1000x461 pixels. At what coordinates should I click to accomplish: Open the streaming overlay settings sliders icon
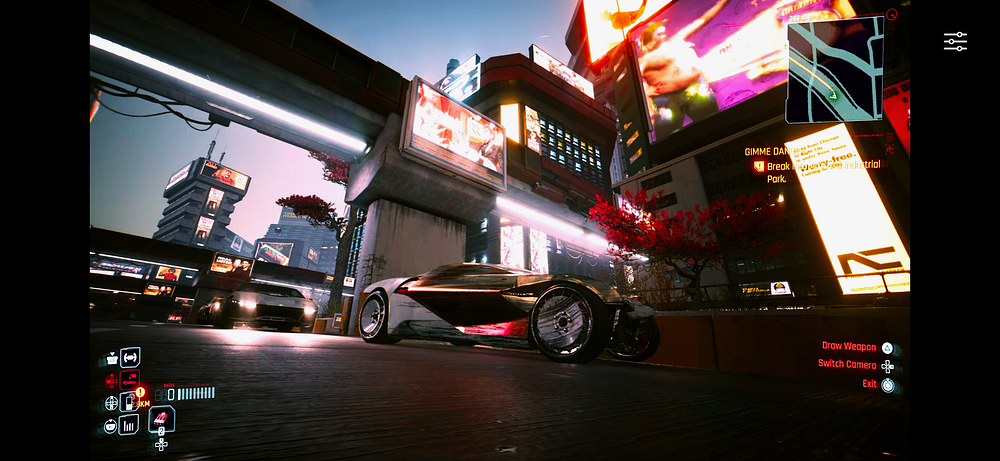click(955, 41)
